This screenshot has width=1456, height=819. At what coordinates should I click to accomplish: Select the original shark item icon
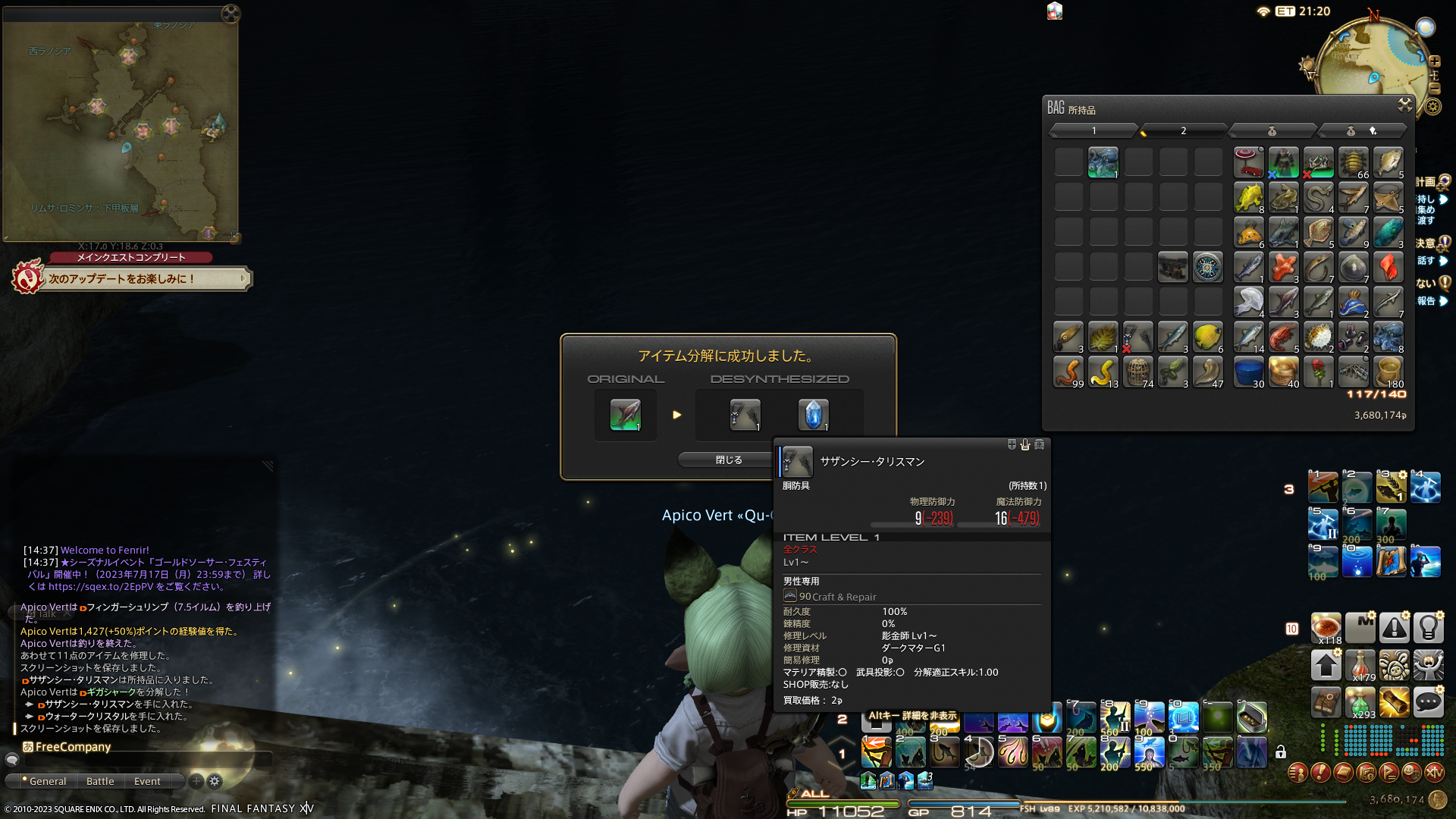[x=626, y=415]
